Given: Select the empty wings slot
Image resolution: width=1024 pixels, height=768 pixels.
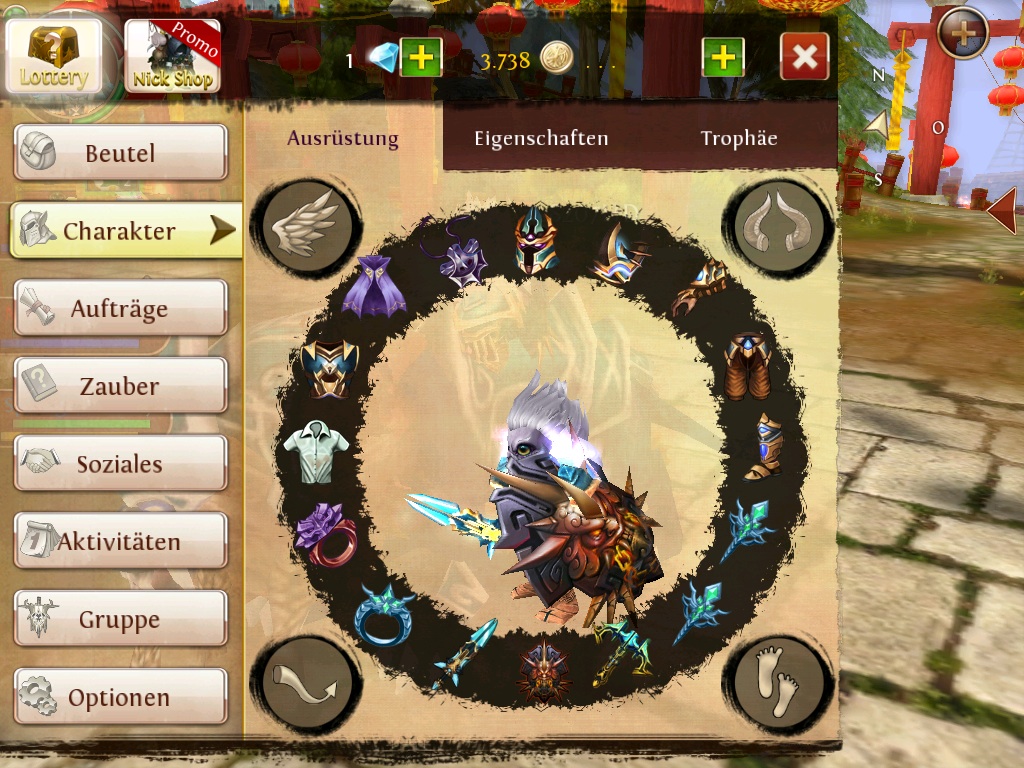Looking at the screenshot, I should point(306,227).
